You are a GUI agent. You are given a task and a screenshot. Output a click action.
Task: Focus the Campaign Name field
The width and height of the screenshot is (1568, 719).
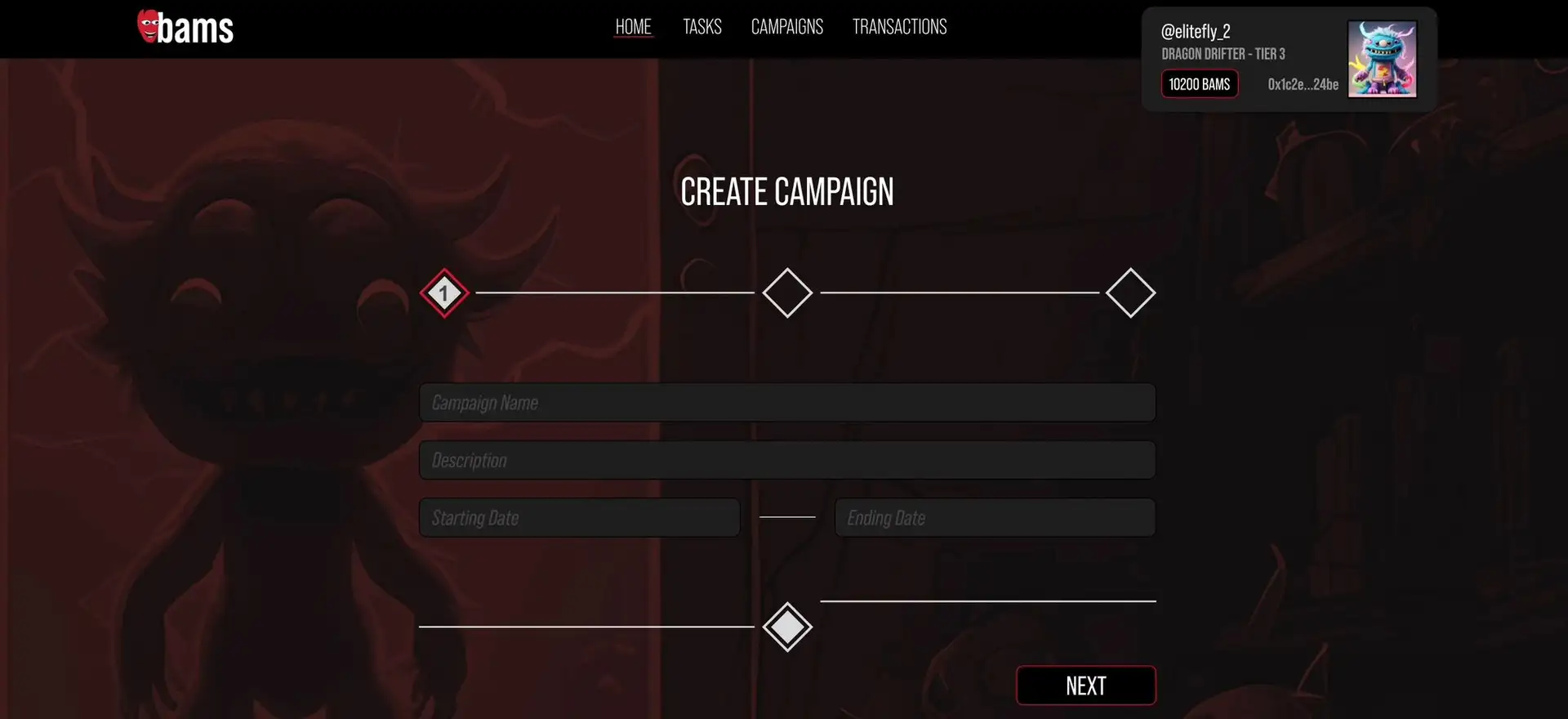coord(786,403)
